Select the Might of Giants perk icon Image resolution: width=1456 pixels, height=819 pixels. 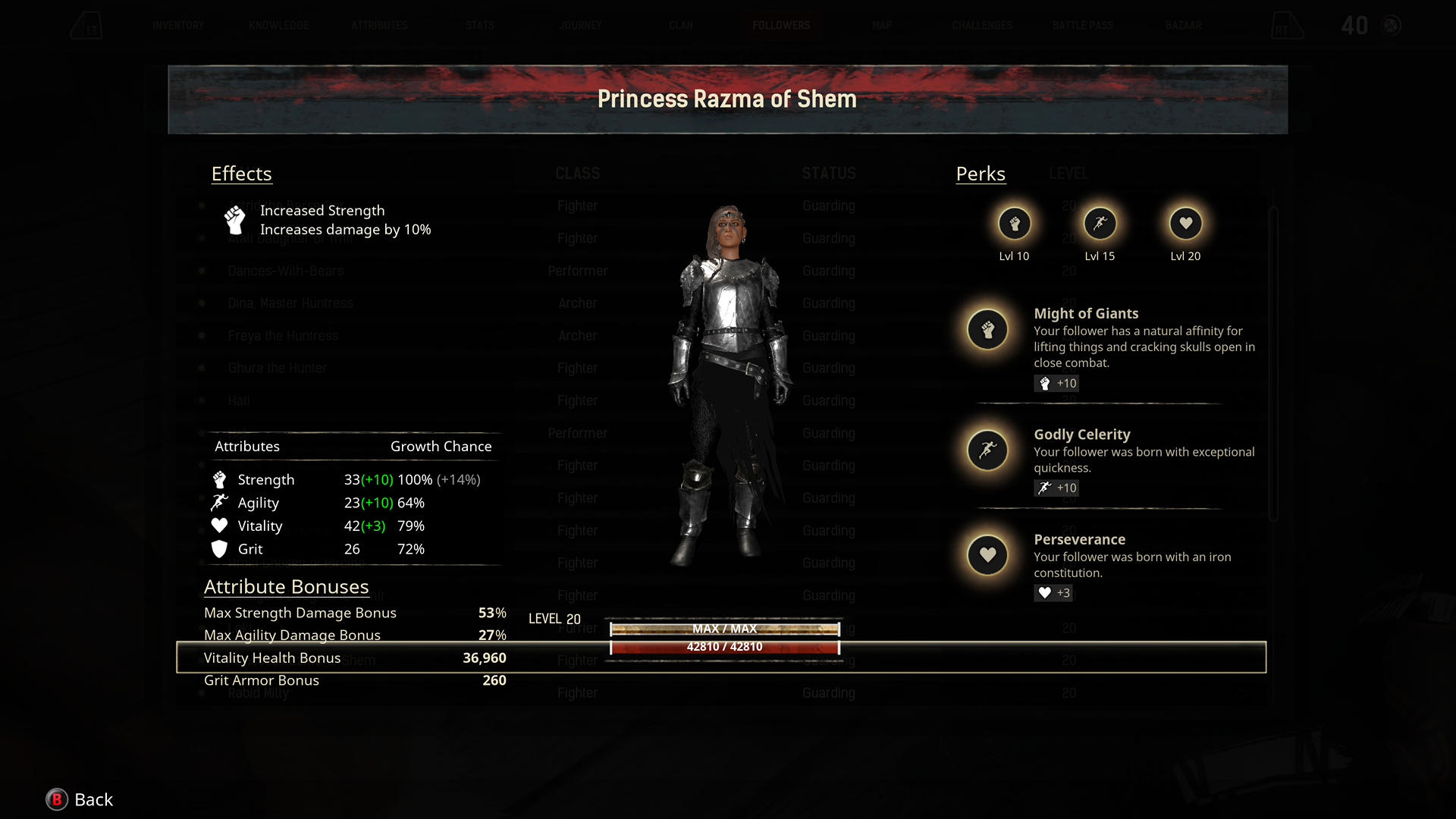click(987, 329)
